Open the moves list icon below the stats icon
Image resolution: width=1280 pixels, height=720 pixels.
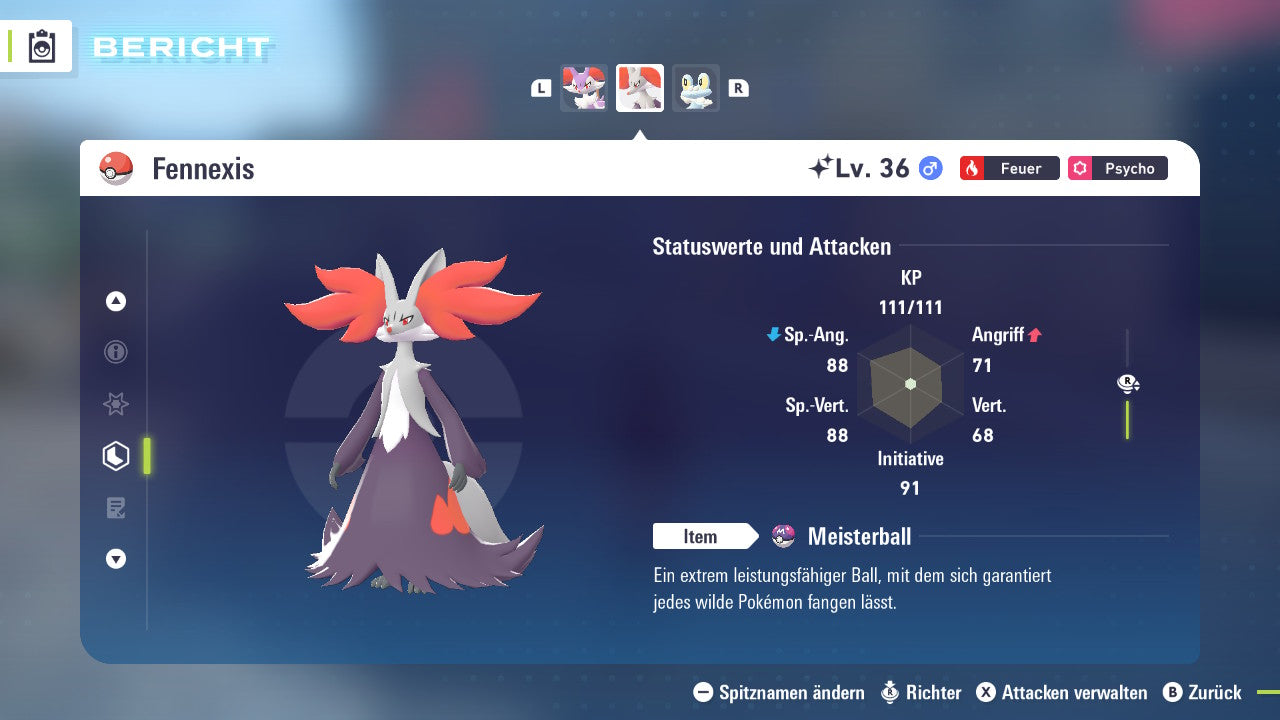coord(115,507)
